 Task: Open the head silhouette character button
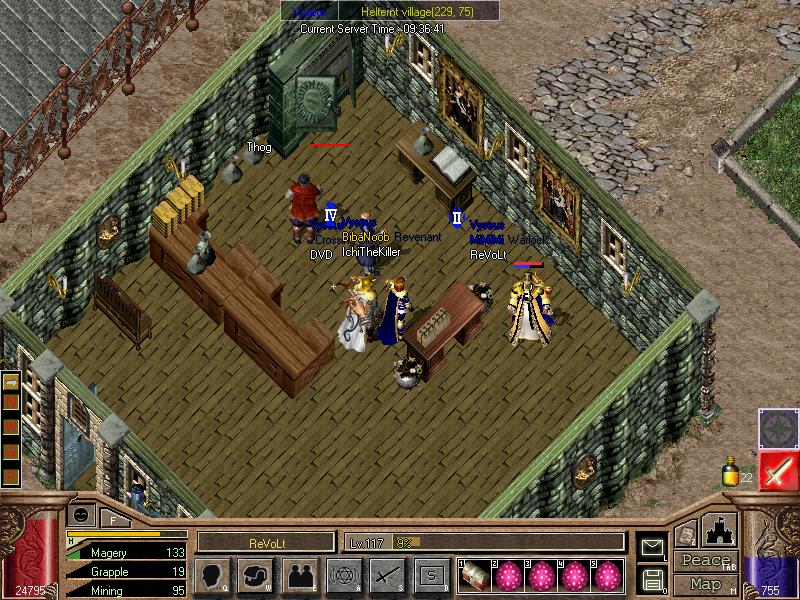213,575
